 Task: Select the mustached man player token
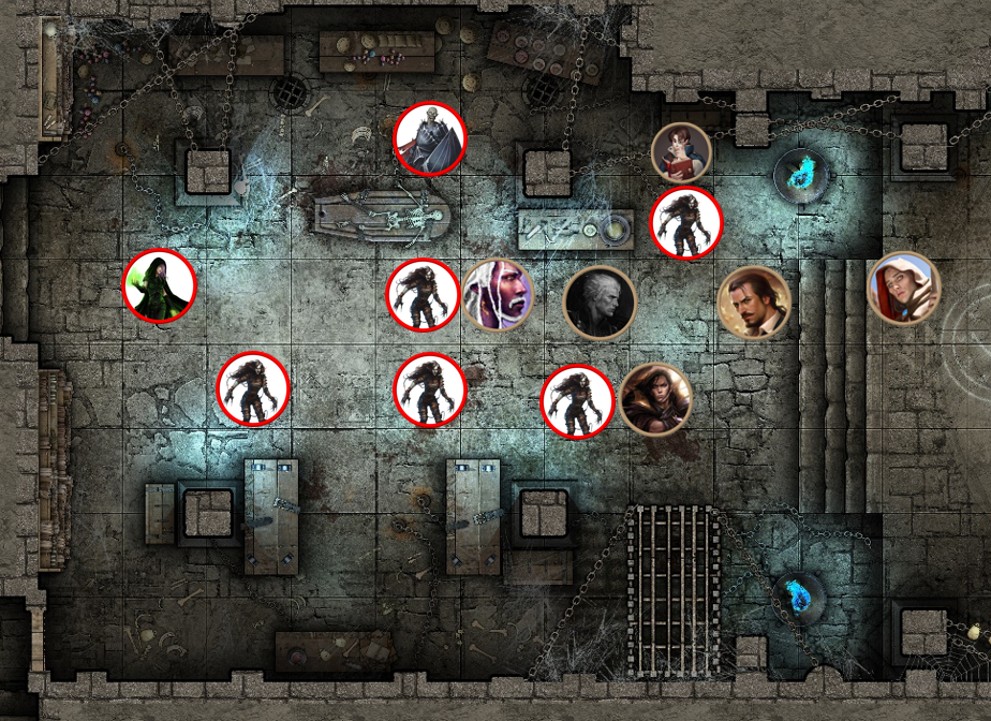(x=754, y=303)
